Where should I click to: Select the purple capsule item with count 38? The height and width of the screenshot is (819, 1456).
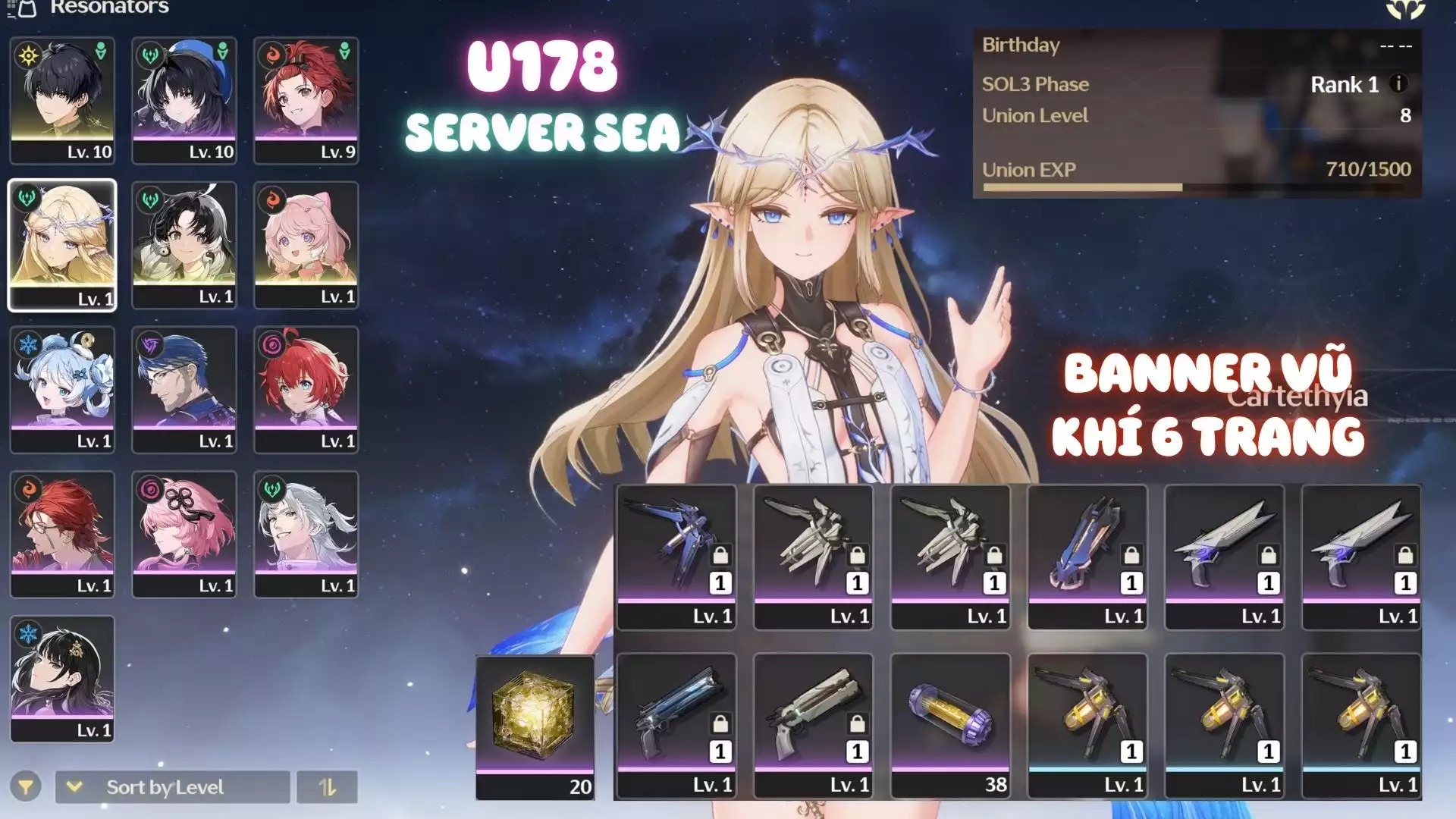[950, 725]
